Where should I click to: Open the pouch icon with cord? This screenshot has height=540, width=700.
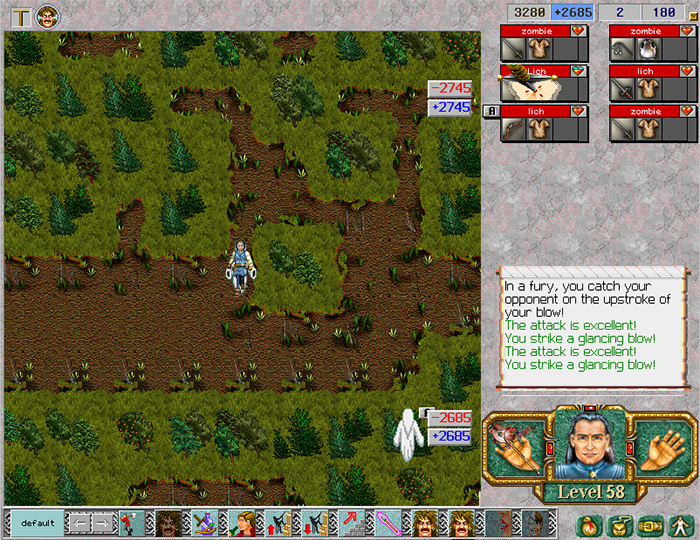tap(621, 523)
